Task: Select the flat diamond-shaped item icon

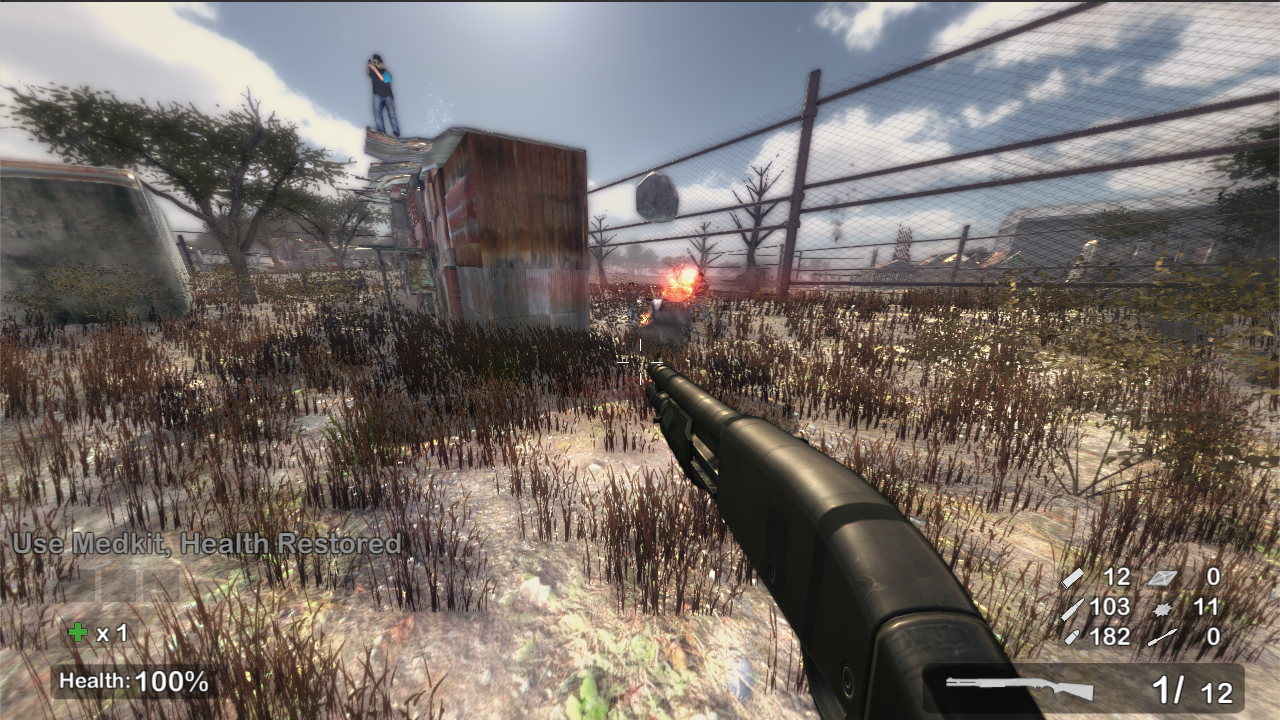Action: [x=1161, y=577]
